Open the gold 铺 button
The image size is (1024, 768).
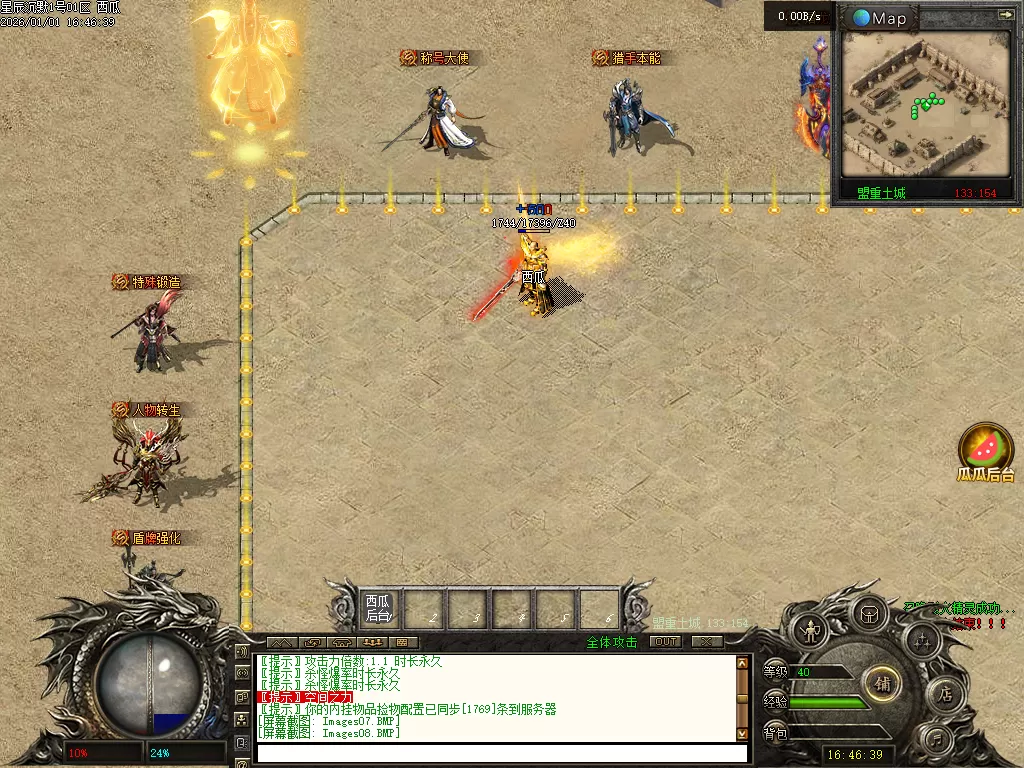[x=883, y=684]
